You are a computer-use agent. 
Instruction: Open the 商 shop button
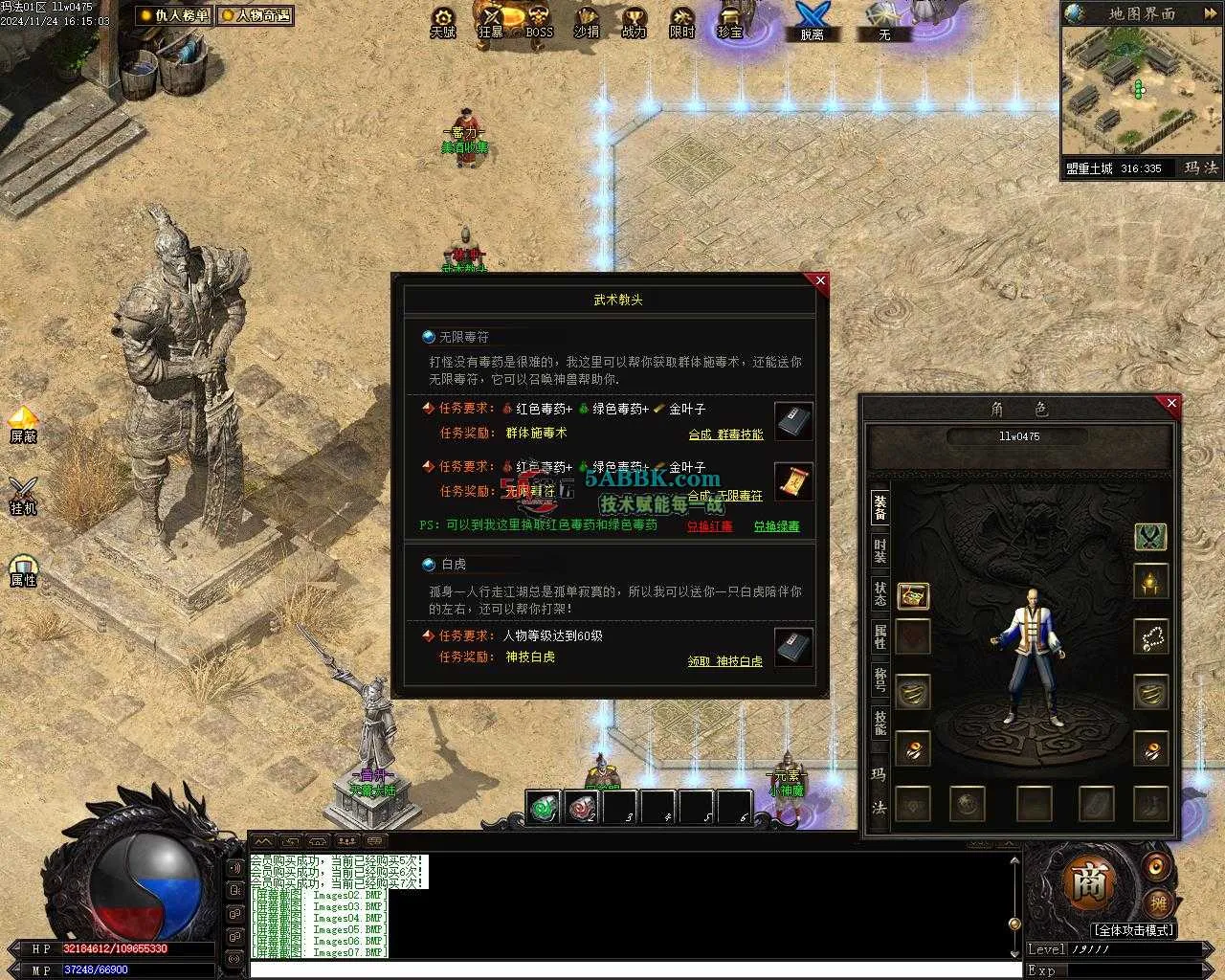(1088, 884)
